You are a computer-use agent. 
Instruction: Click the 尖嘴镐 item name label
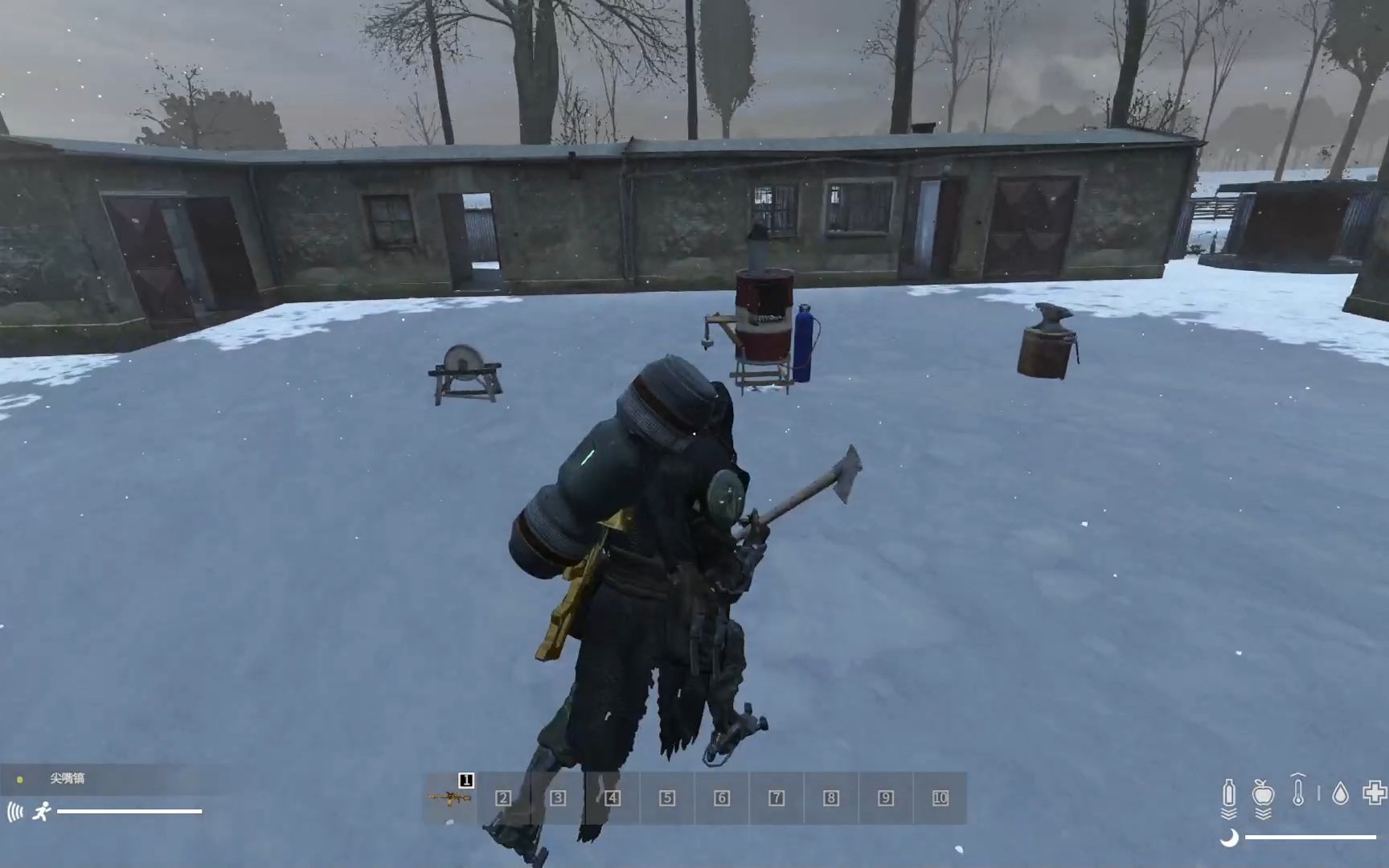(x=68, y=779)
